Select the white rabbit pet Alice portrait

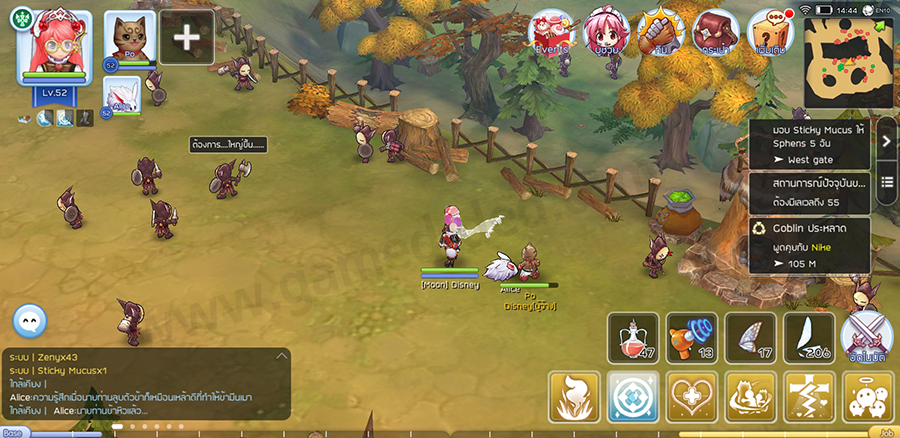click(122, 97)
